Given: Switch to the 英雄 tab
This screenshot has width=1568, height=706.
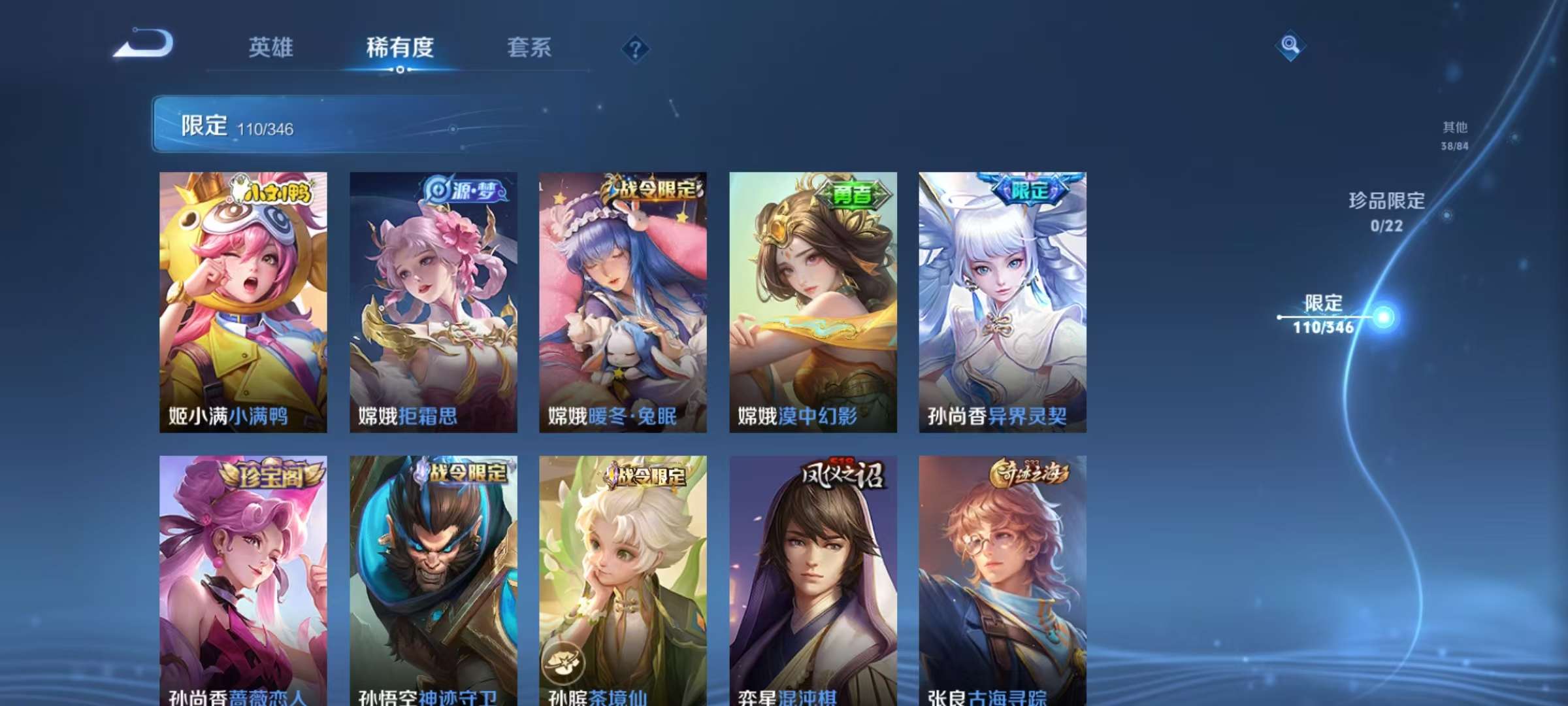Looking at the screenshot, I should (270, 48).
